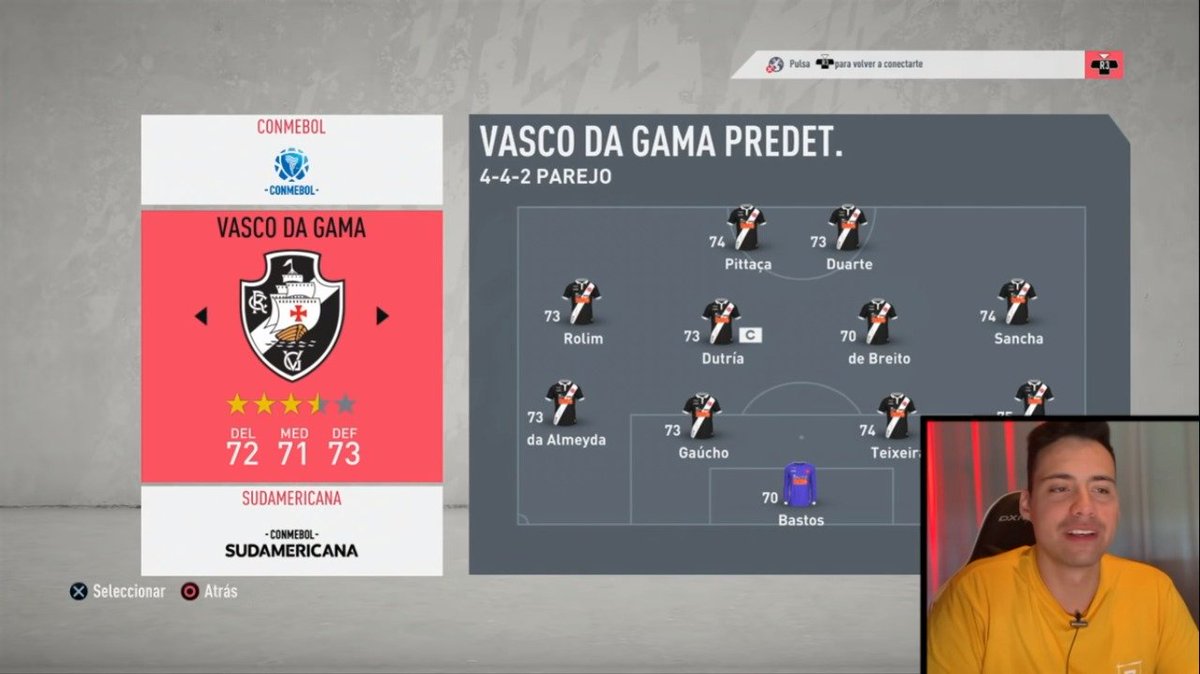
Task: Pick centre-back Gaúcho
Action: click(702, 417)
